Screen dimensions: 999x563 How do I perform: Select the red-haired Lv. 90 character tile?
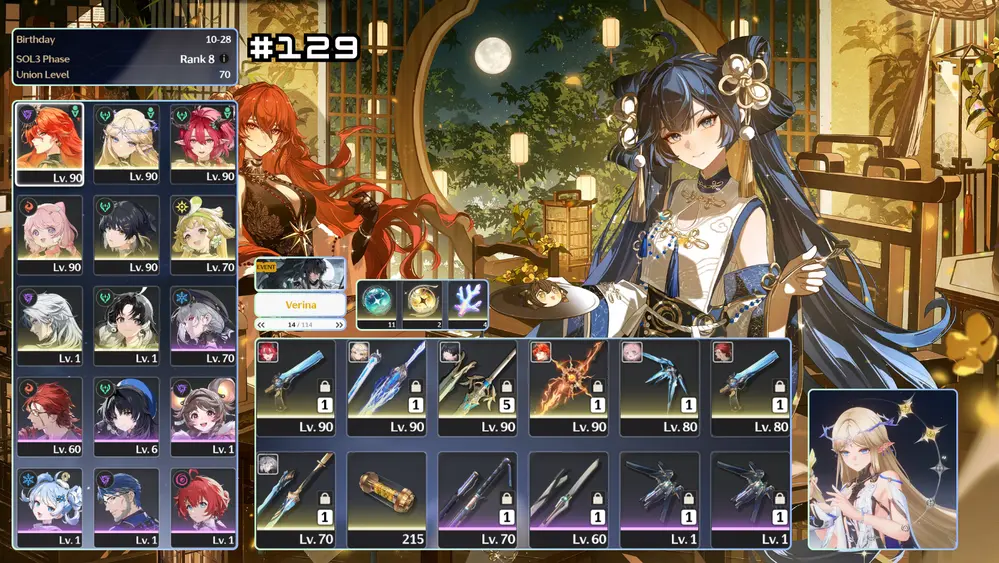click(50, 143)
